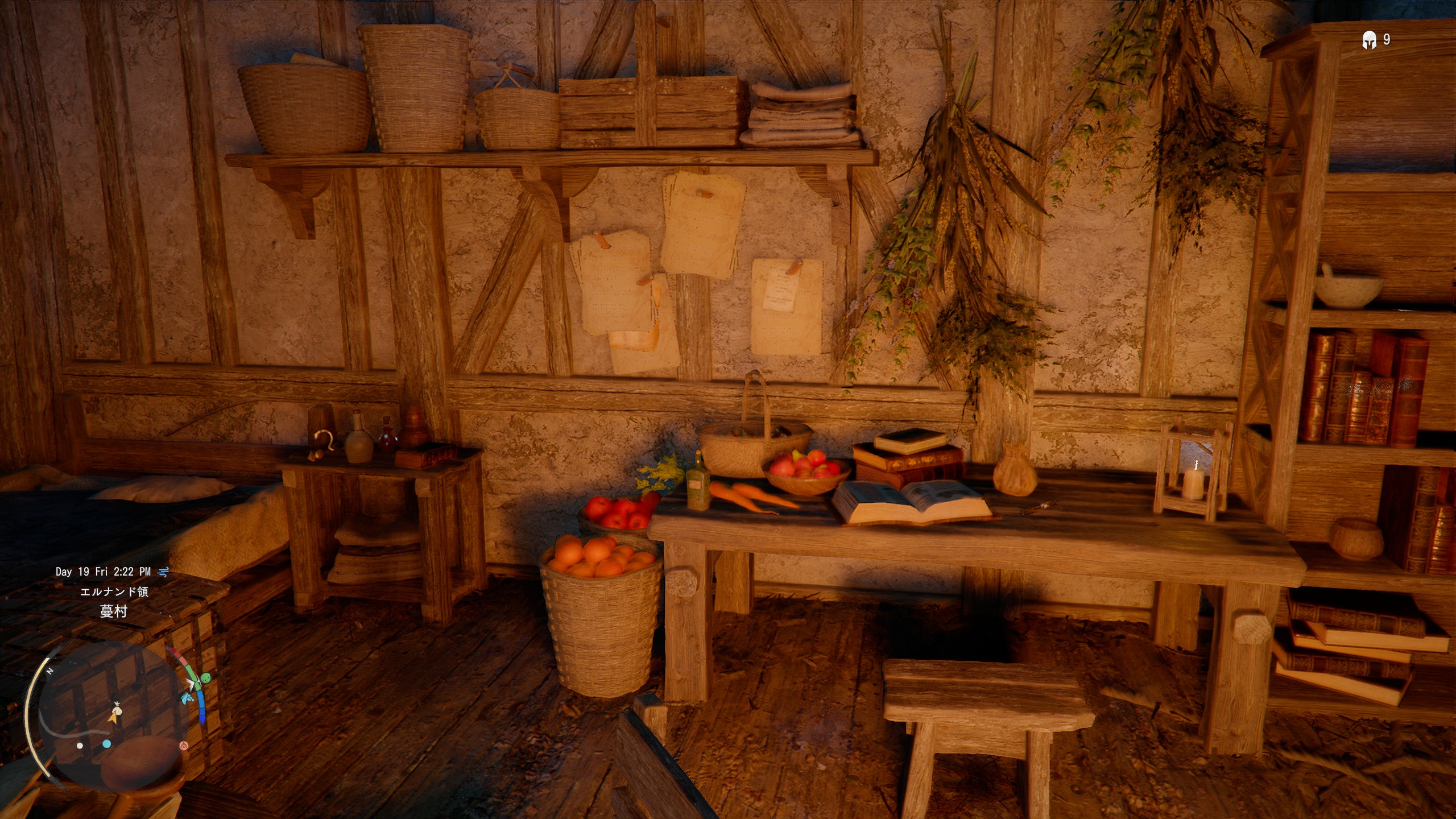Click the white dot marker on minimap
This screenshot has width=1456, height=819.
click(80, 746)
